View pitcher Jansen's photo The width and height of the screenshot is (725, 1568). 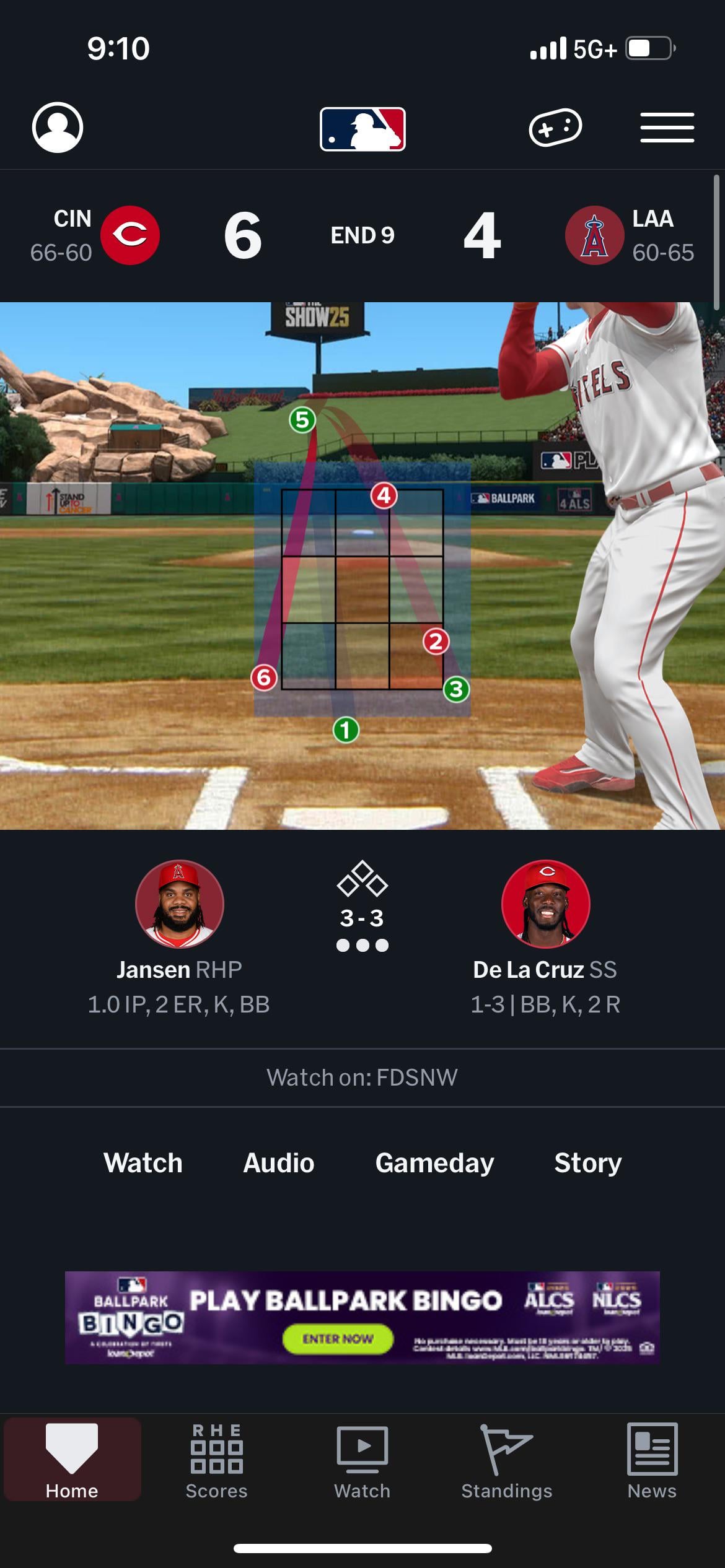click(x=179, y=904)
